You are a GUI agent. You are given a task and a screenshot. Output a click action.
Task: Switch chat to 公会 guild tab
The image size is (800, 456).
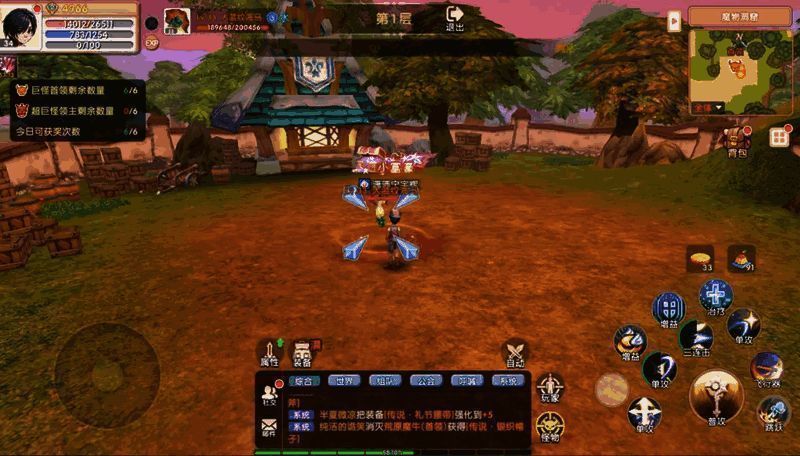pyautogui.click(x=425, y=381)
